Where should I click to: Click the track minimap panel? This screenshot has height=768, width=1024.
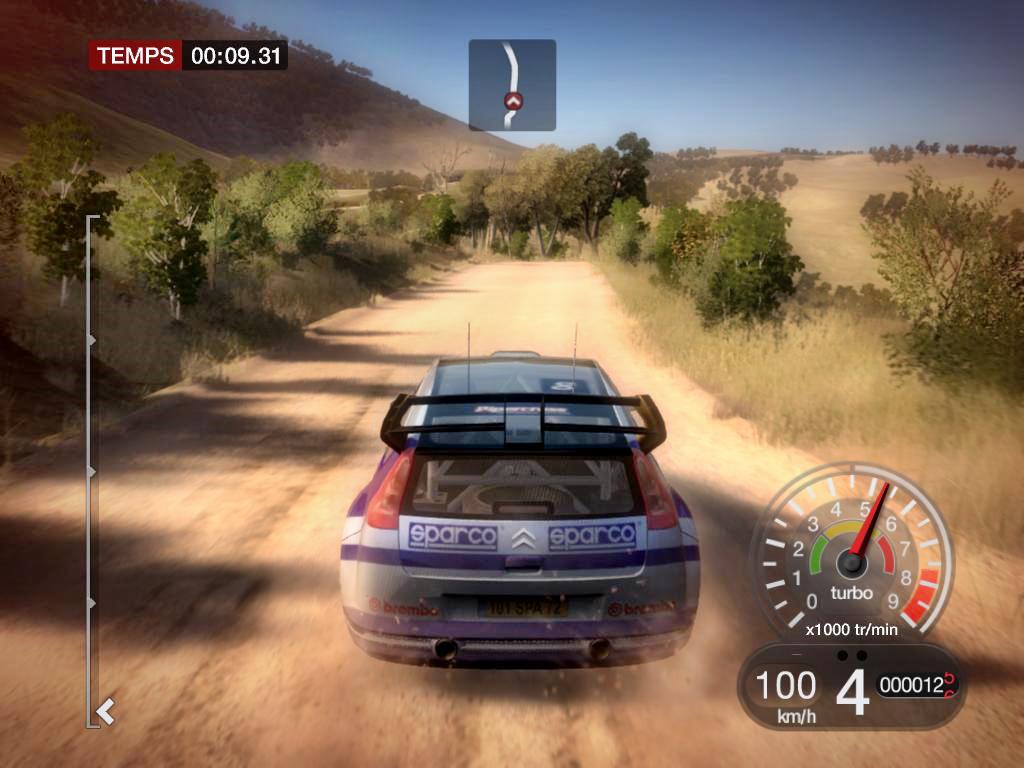(512, 85)
